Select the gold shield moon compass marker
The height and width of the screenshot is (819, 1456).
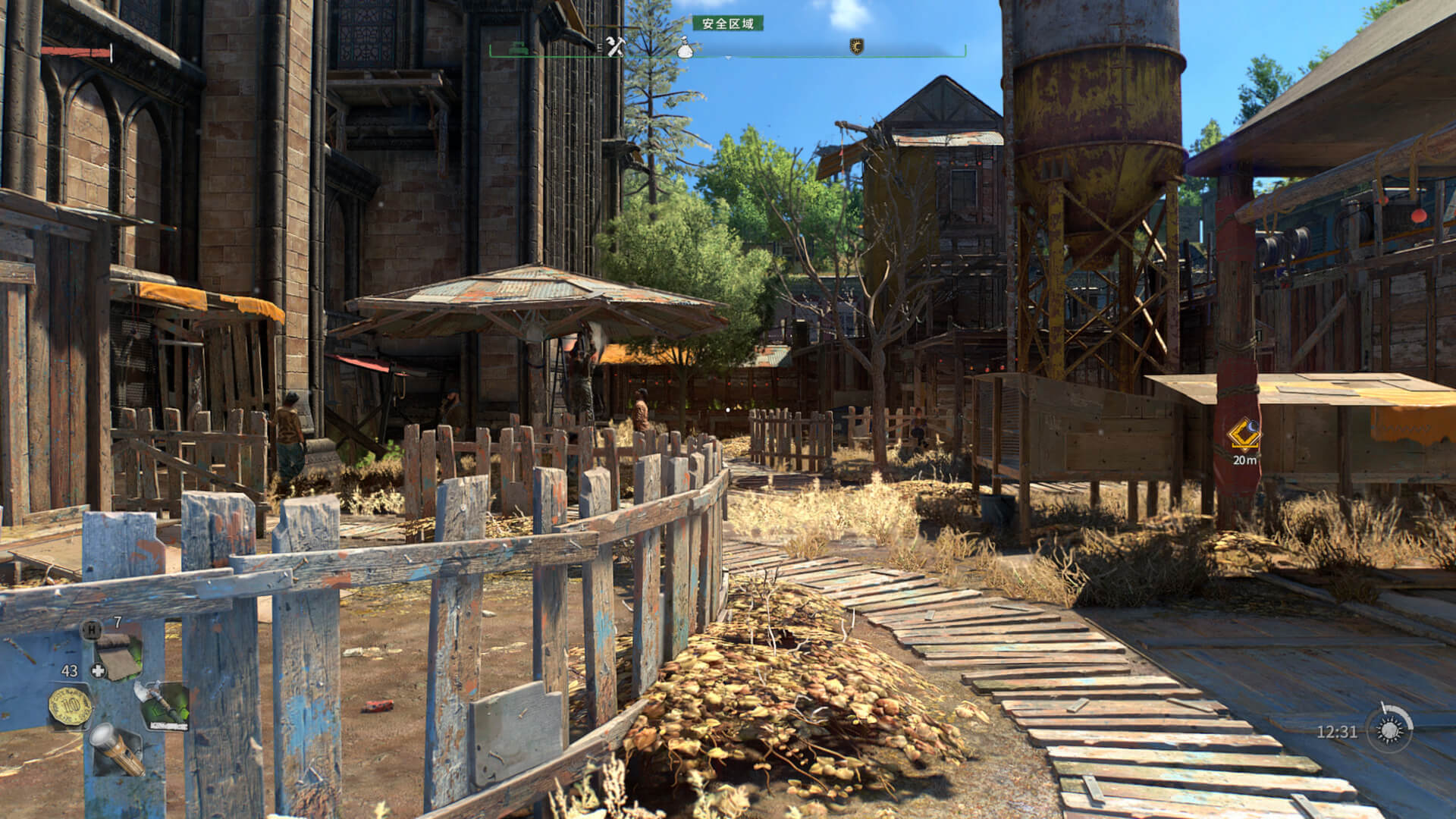pyautogui.click(x=856, y=47)
